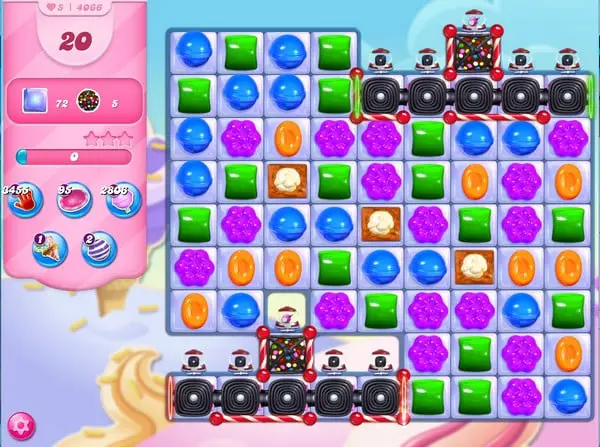Activate the striped candy ball booster

(99, 248)
